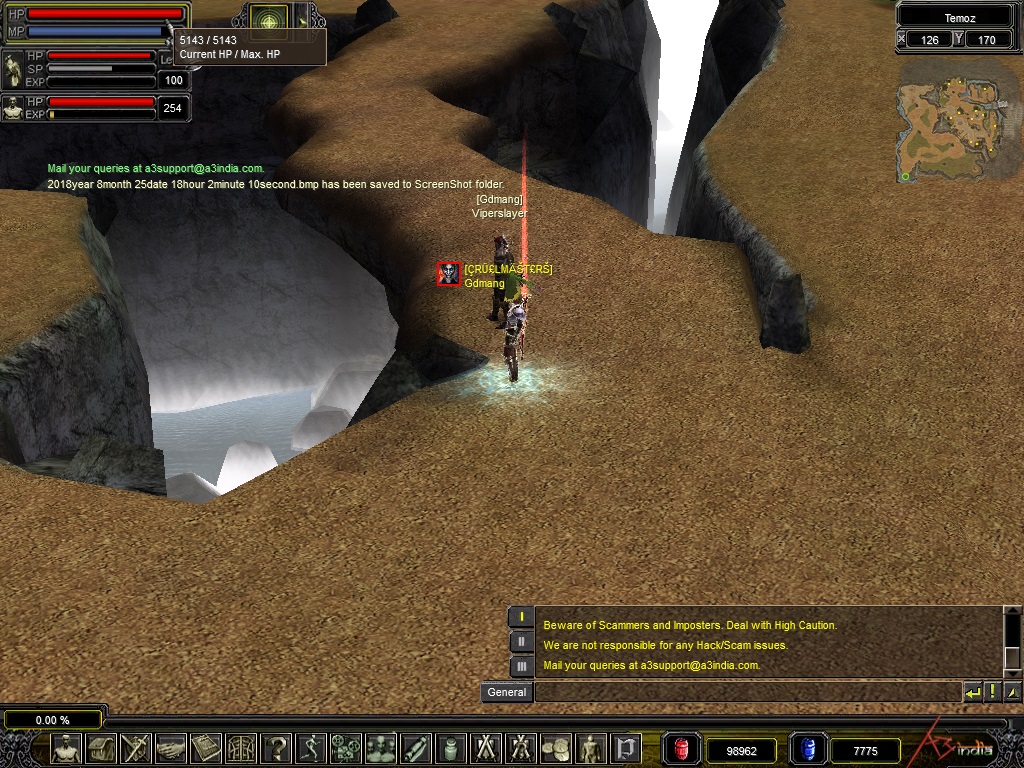Switch to chat tab III
This screenshot has width=1024, height=768.
coord(521,666)
